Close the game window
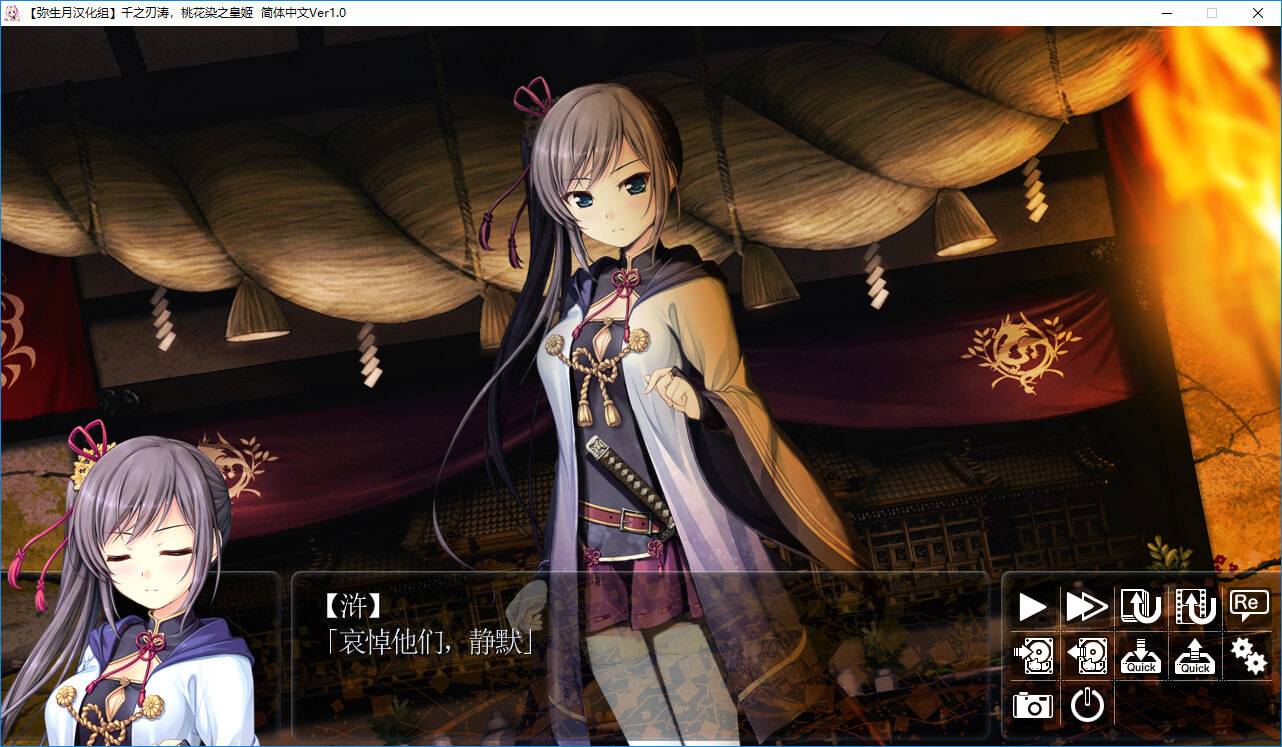1282x747 pixels. click(1258, 13)
